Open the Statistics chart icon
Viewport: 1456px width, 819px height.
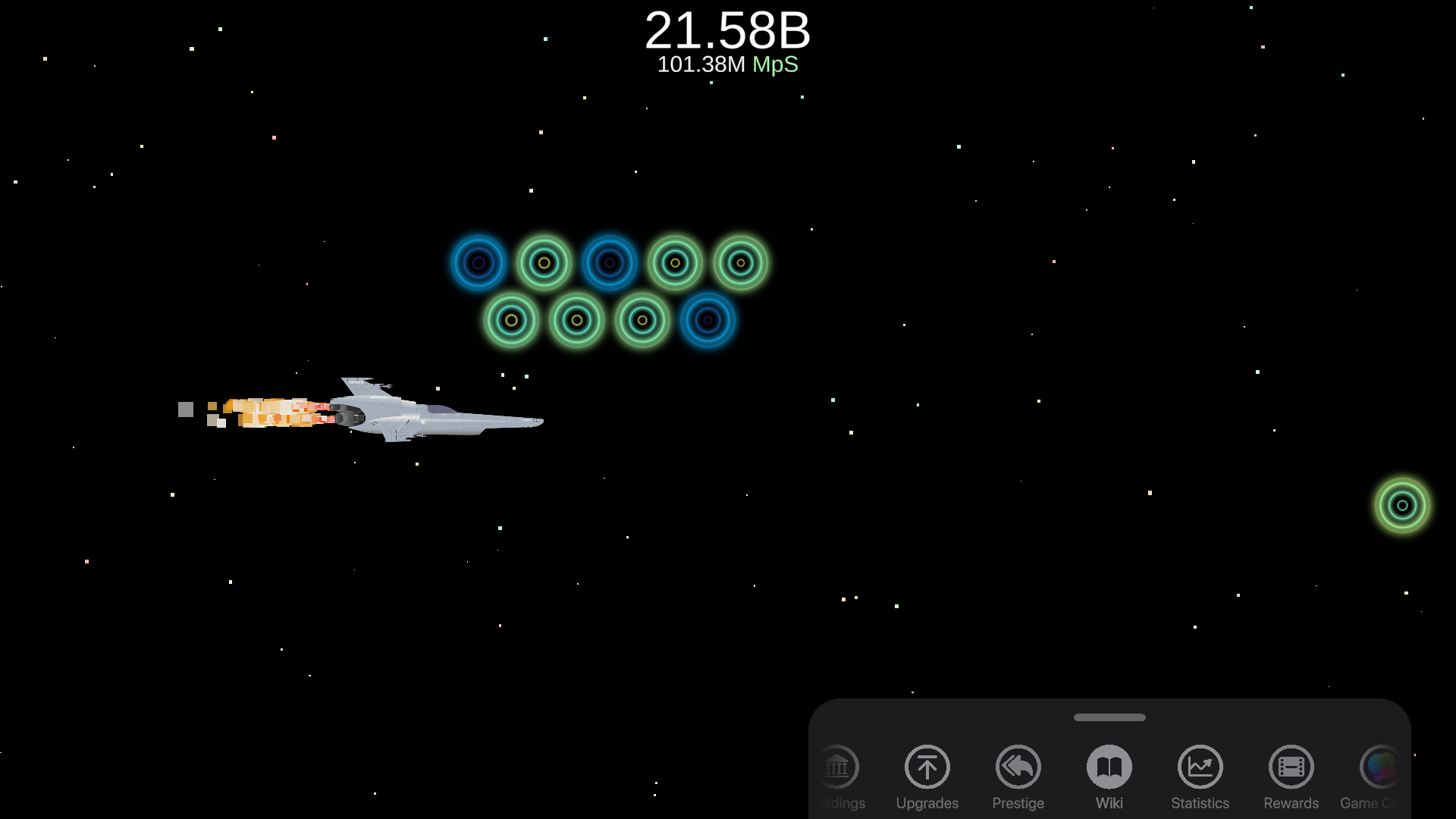tap(1200, 767)
